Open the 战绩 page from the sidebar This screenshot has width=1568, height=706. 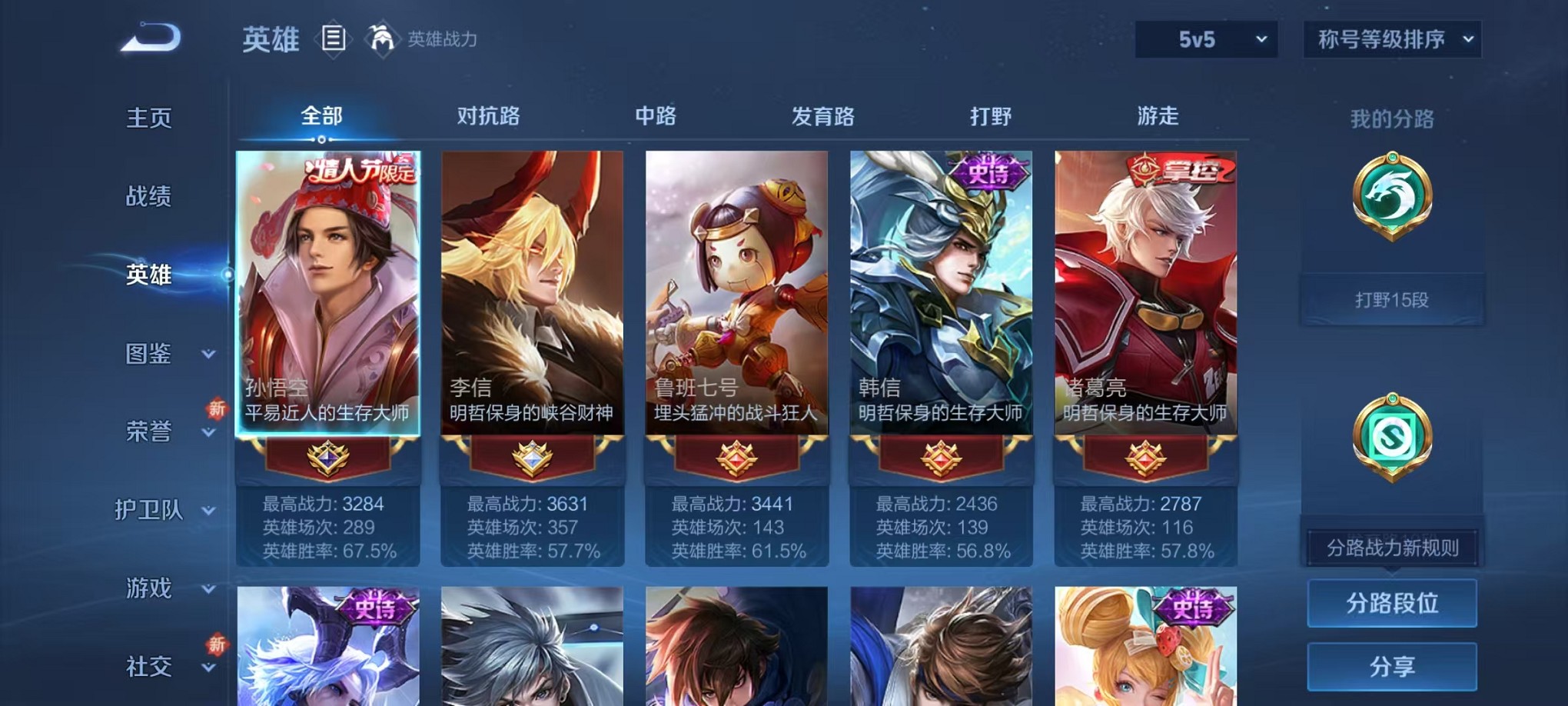point(148,197)
